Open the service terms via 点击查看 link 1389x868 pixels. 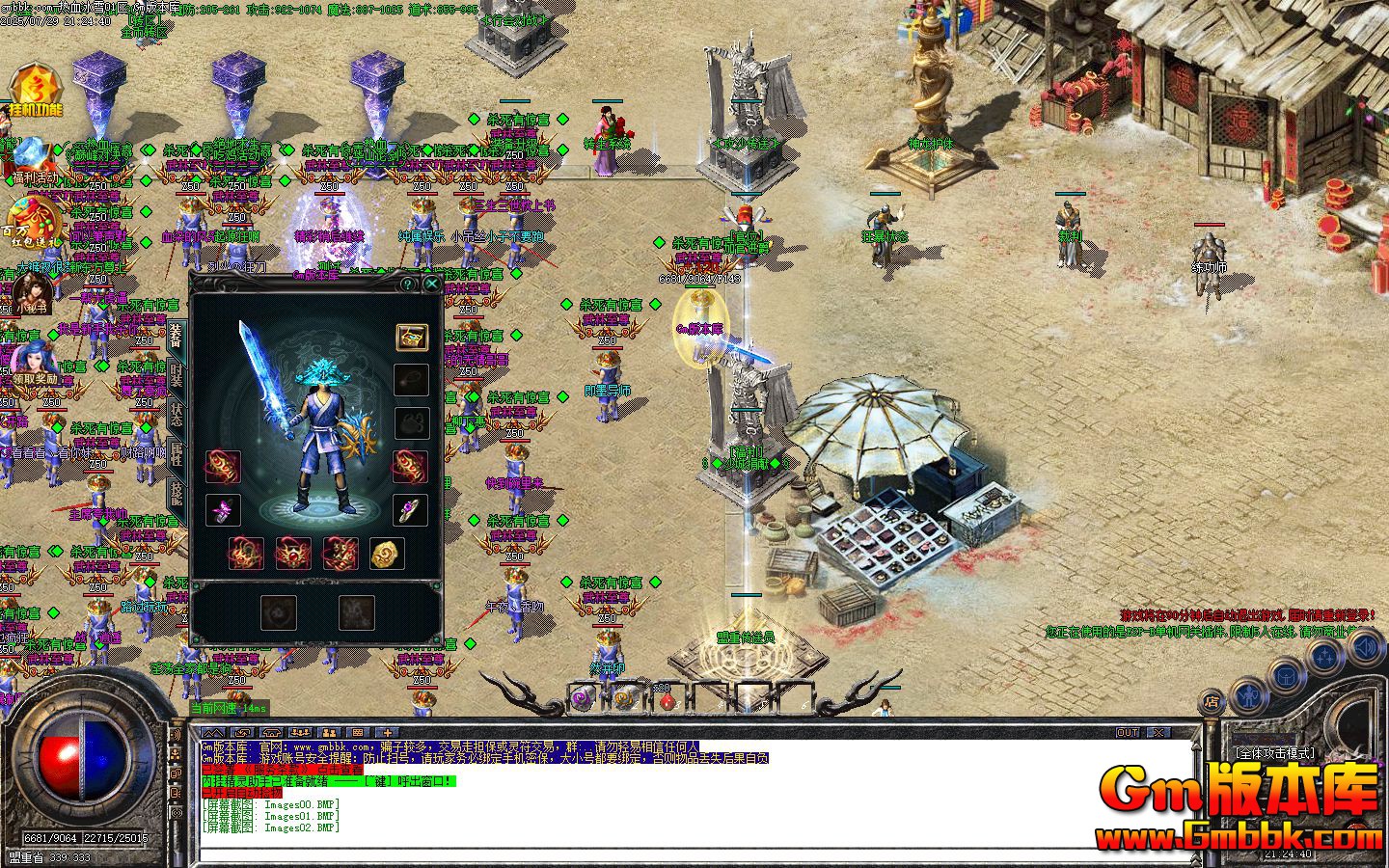click(x=339, y=771)
